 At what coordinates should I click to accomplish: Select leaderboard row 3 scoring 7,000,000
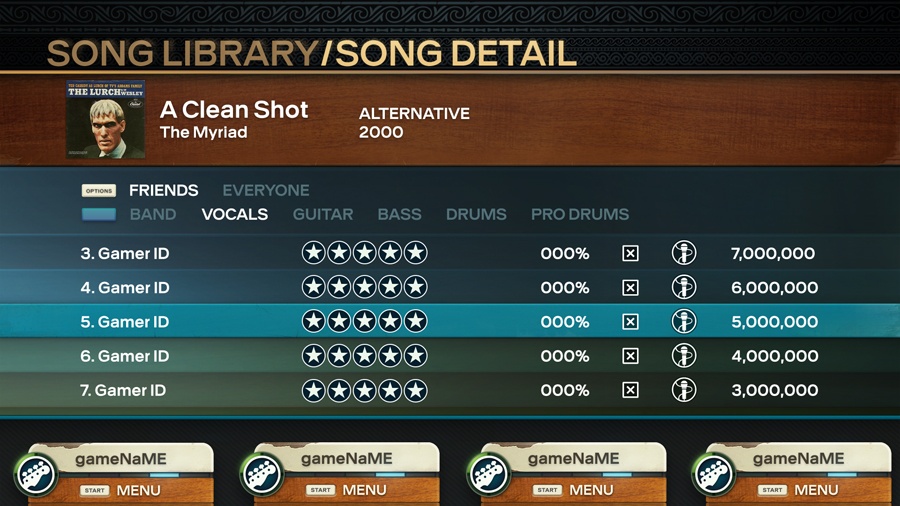click(448, 254)
